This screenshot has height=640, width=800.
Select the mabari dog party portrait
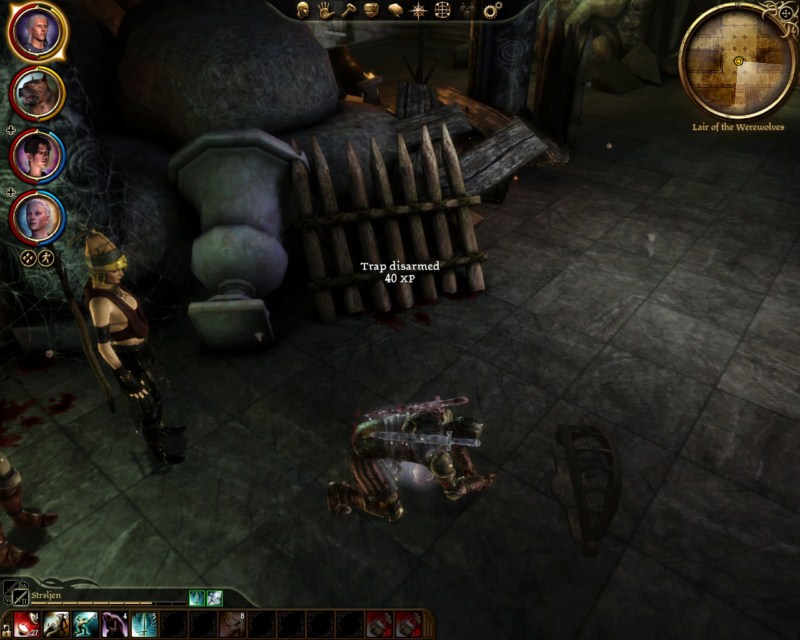pos(38,93)
